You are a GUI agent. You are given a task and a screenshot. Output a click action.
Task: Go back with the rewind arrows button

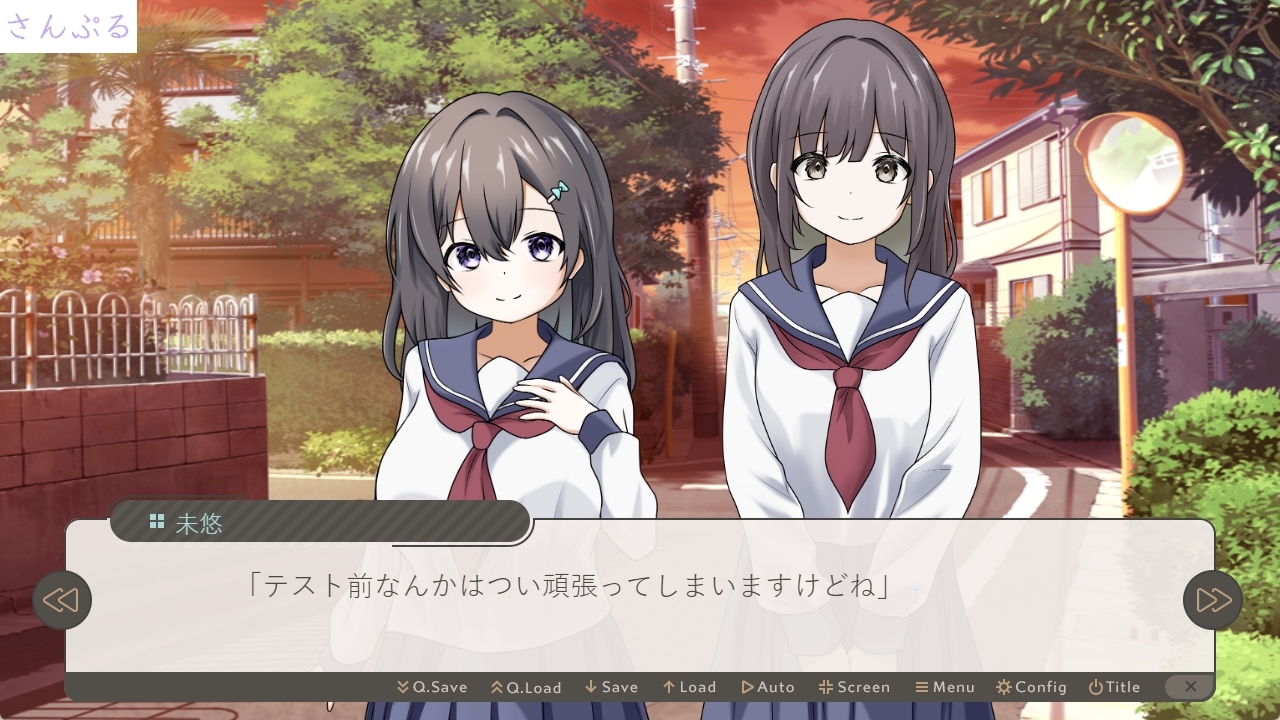click(x=62, y=600)
